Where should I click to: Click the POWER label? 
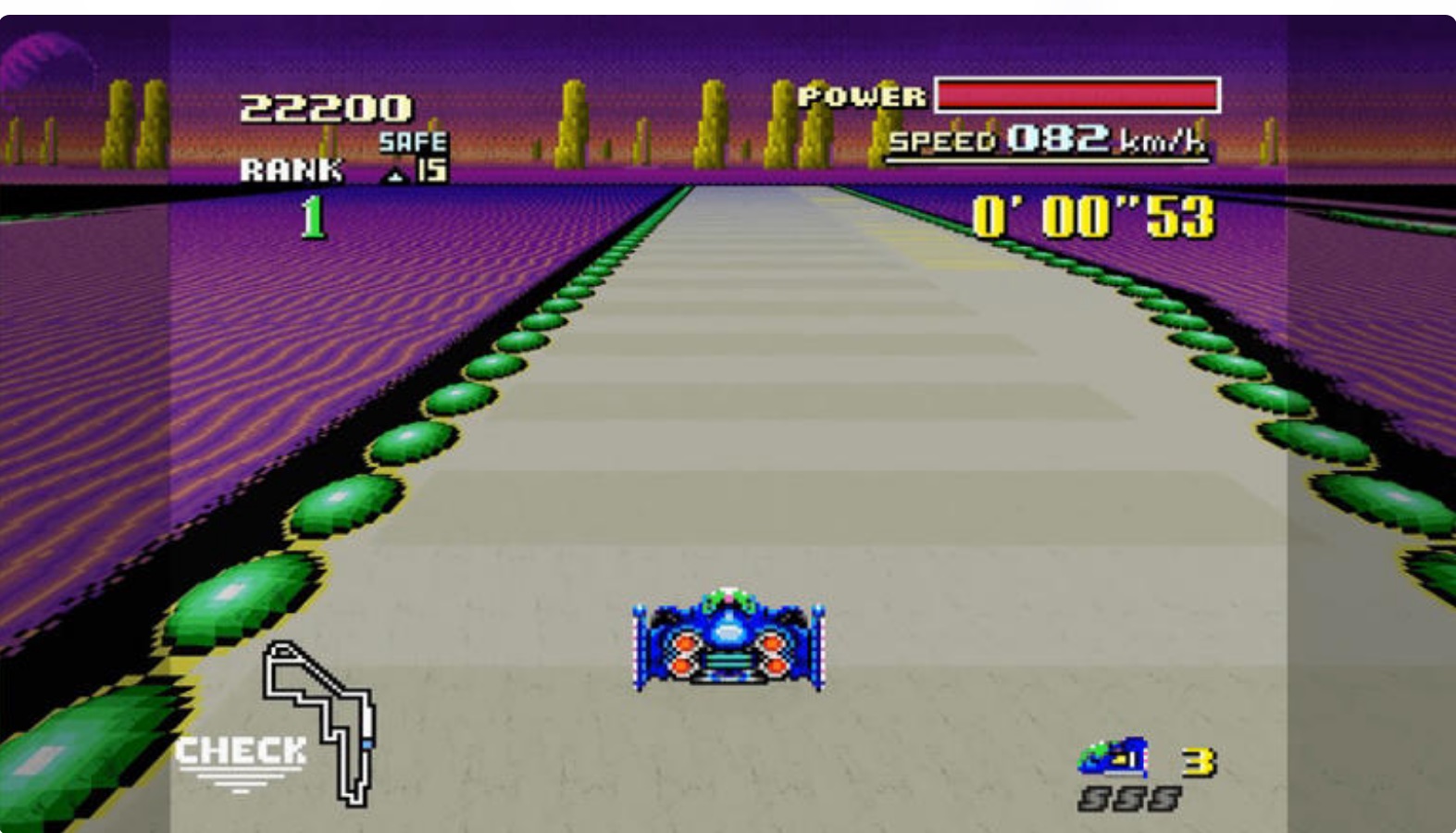pos(862,93)
